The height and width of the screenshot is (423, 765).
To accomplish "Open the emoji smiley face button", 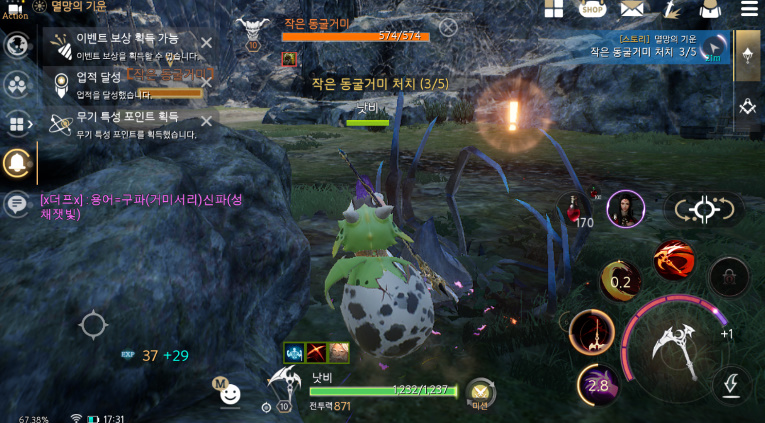I will 230,393.
